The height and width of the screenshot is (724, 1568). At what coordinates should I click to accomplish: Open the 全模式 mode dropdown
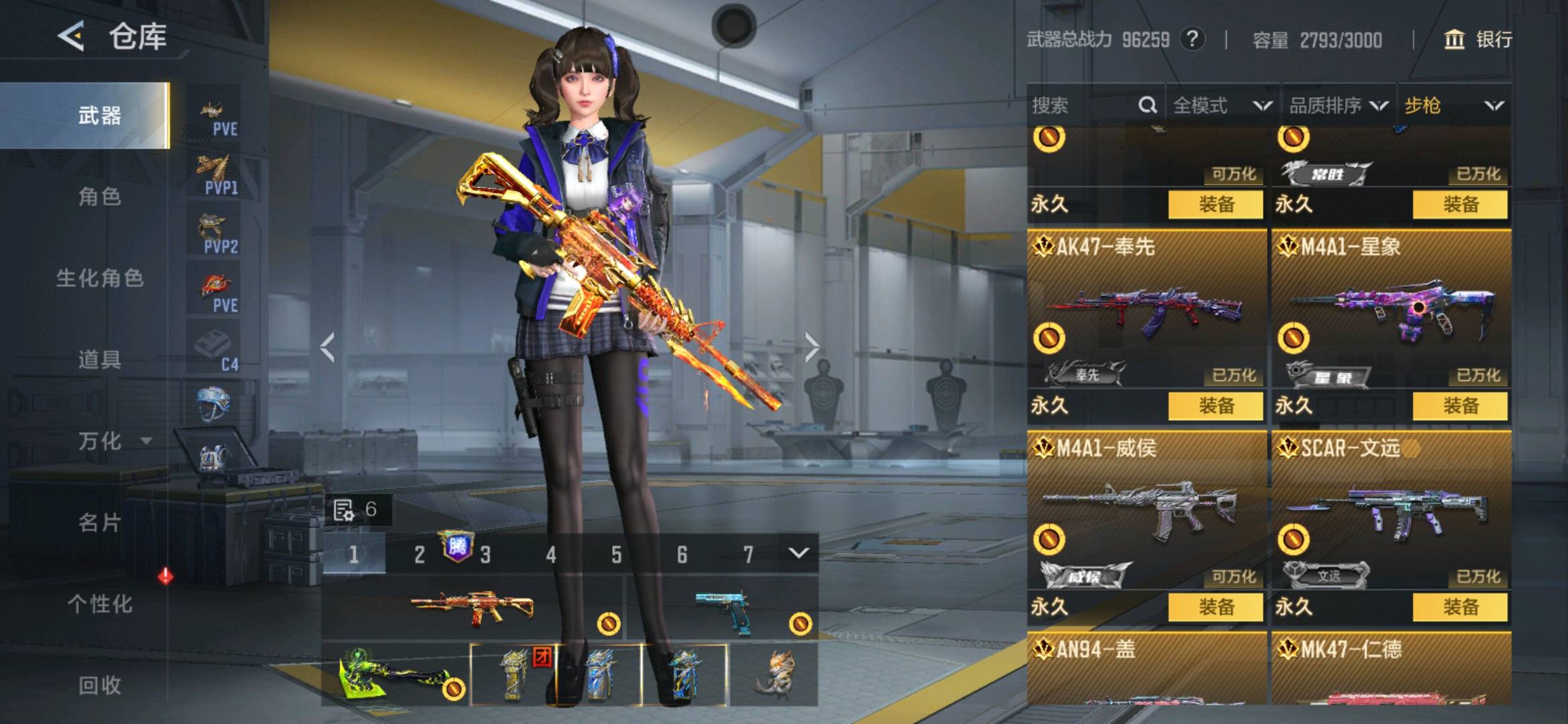click(1222, 105)
